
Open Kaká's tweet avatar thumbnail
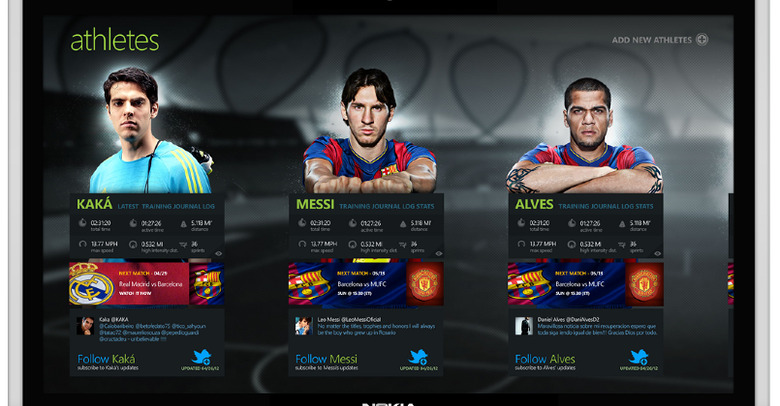pos(86,325)
